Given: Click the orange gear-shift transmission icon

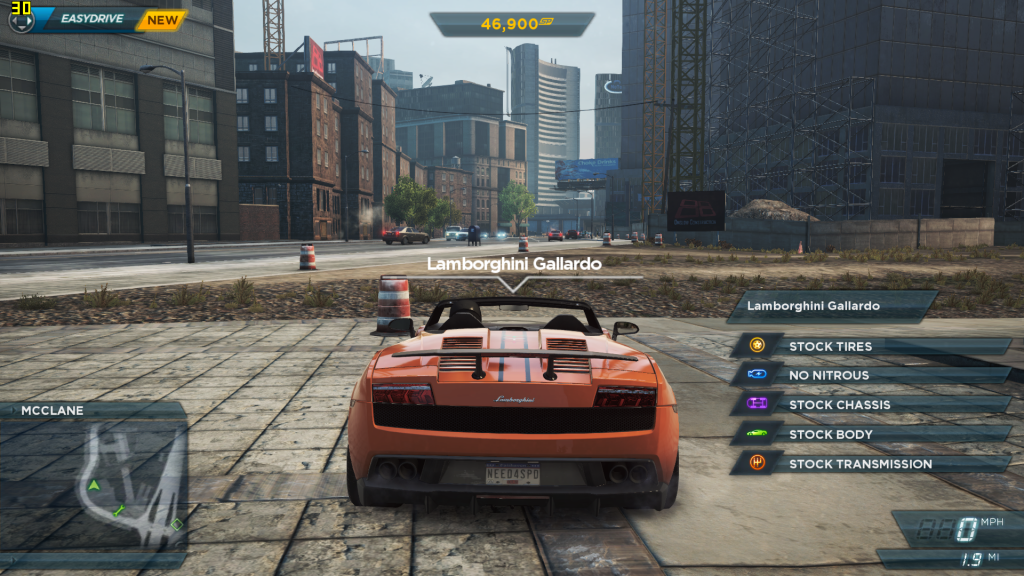Looking at the screenshot, I should 757,463.
